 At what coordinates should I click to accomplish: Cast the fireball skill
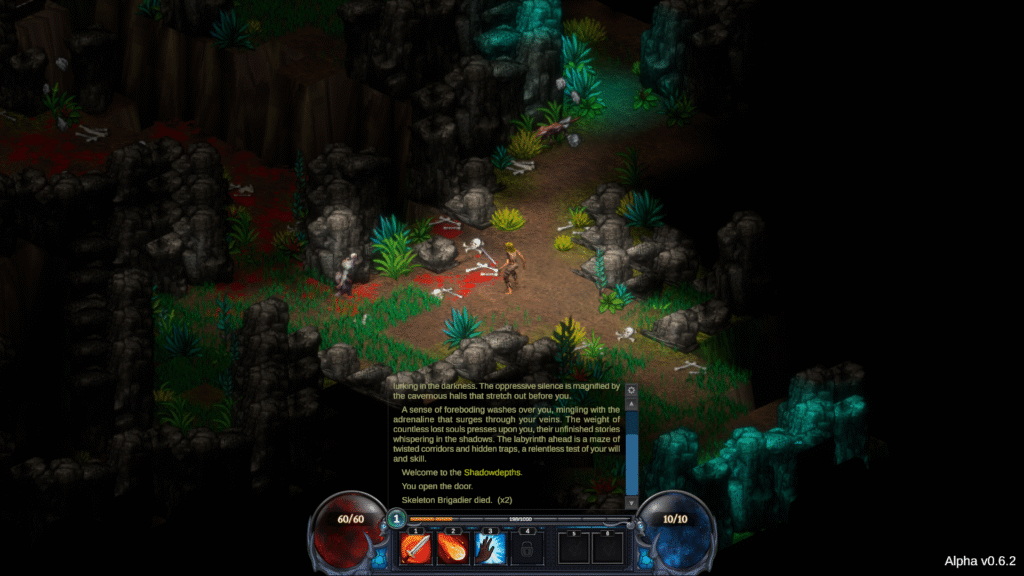(x=453, y=547)
